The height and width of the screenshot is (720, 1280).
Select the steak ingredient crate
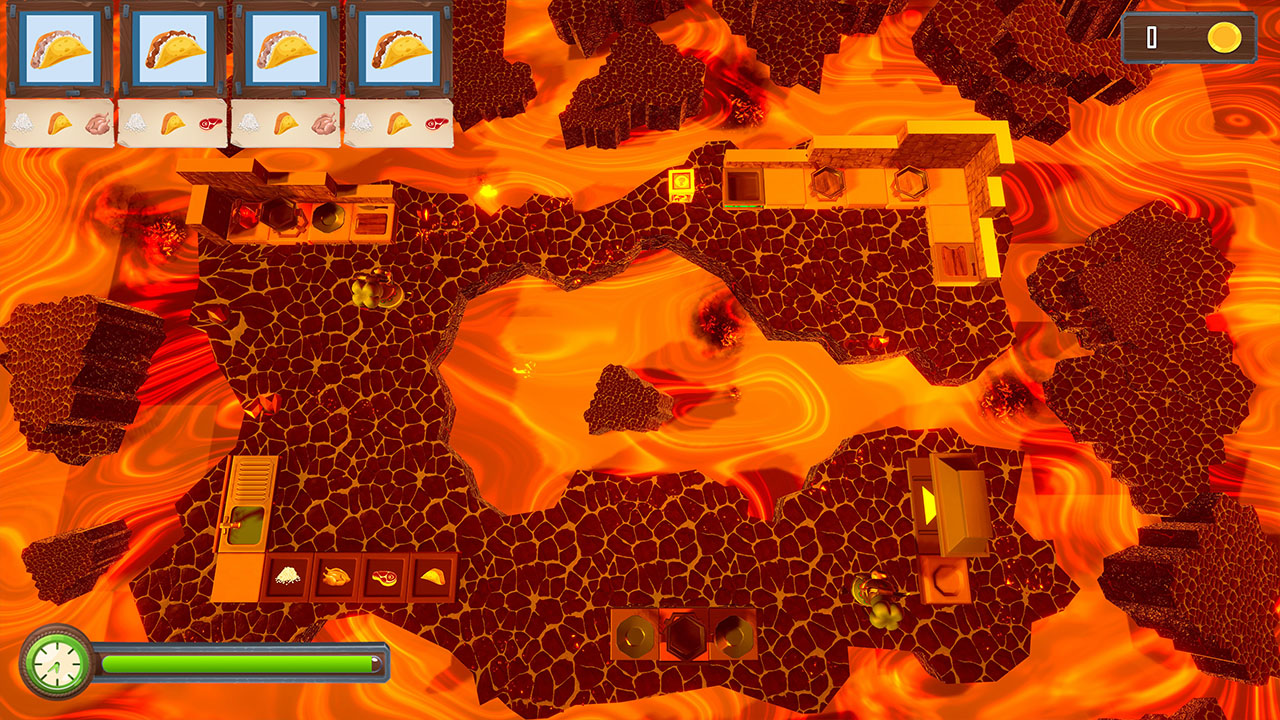pos(384,578)
